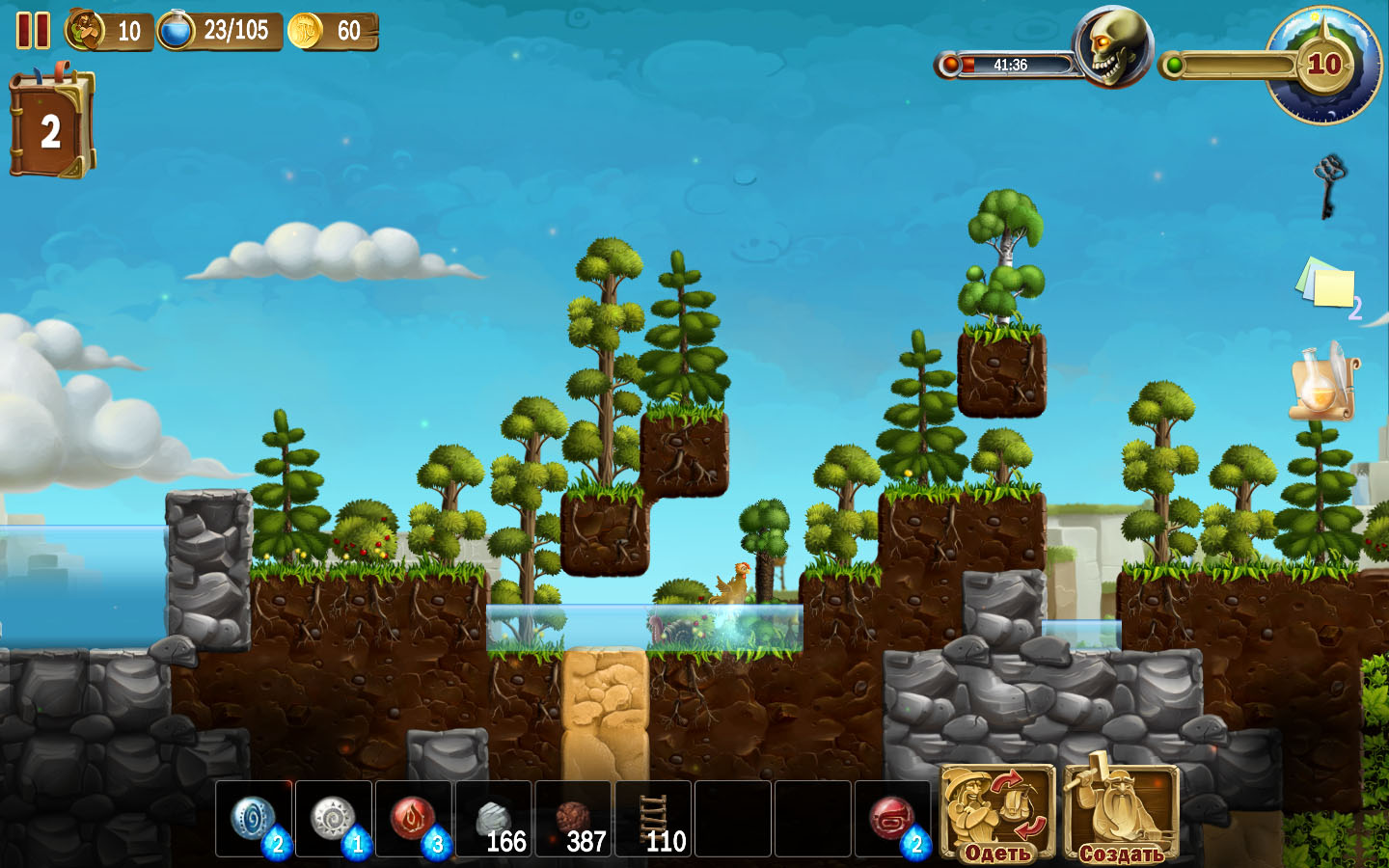Click the dwarf count icon

(x=85, y=31)
